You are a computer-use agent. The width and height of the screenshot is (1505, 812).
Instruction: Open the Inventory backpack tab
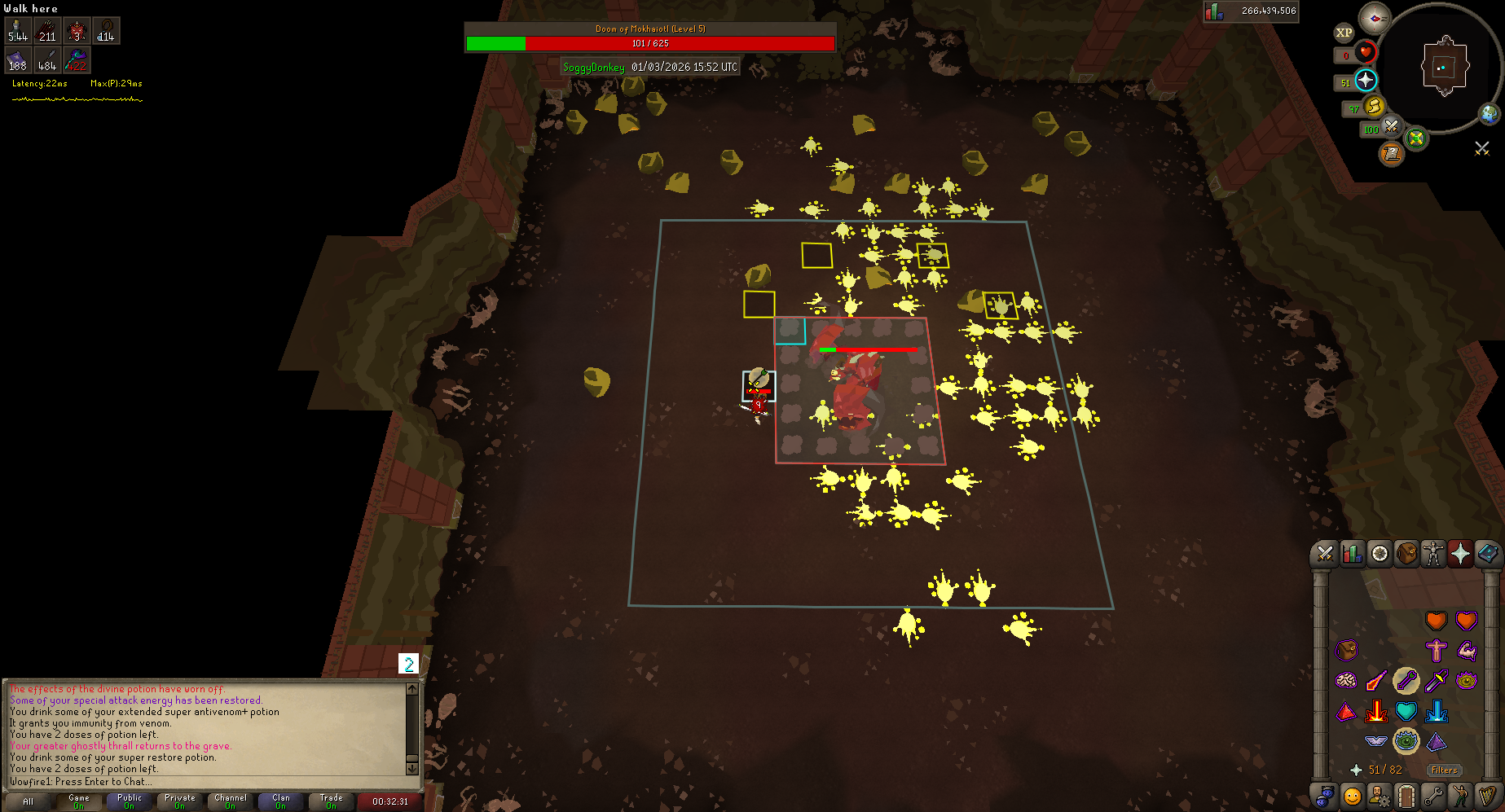pos(1406,554)
